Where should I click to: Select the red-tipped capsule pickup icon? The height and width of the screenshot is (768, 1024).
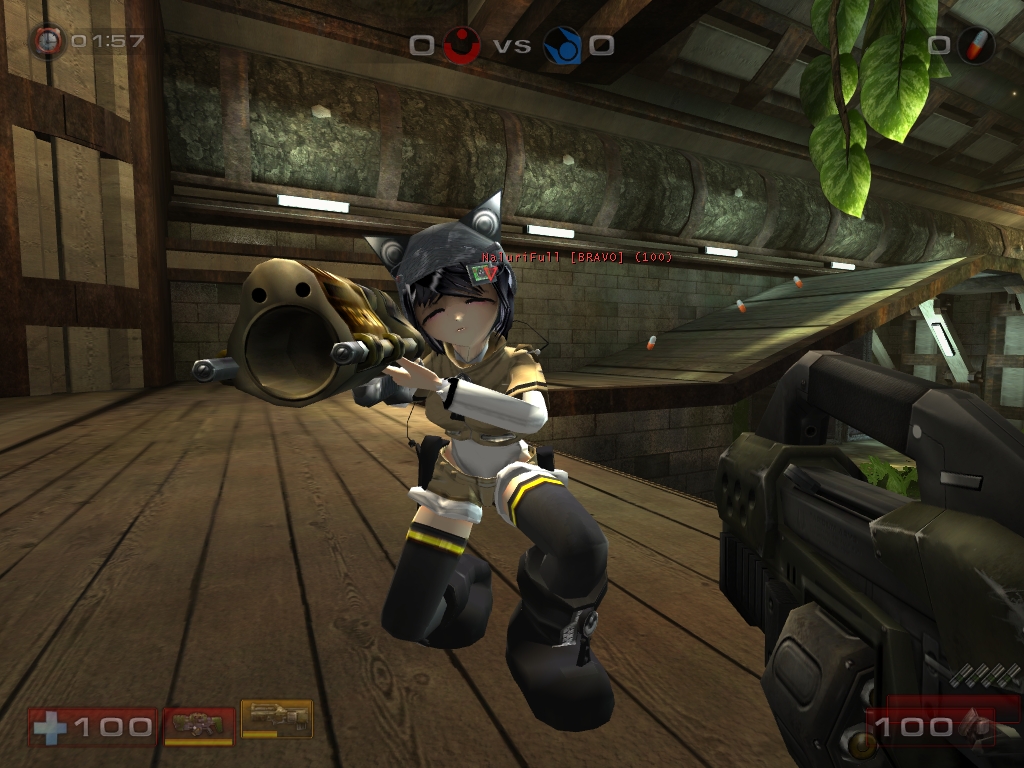pyautogui.click(x=975, y=45)
